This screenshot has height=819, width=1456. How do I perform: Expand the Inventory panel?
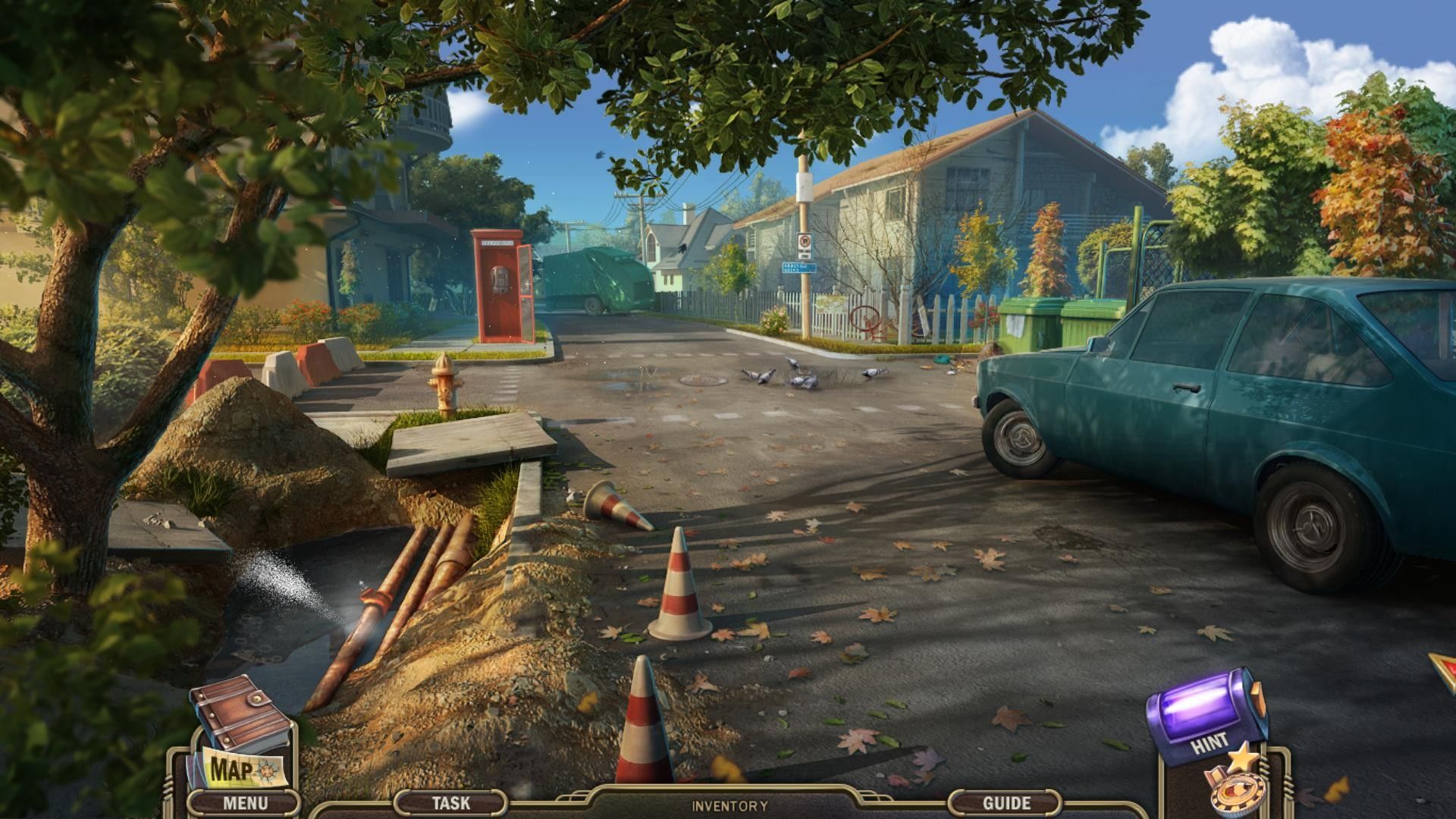coord(729,806)
